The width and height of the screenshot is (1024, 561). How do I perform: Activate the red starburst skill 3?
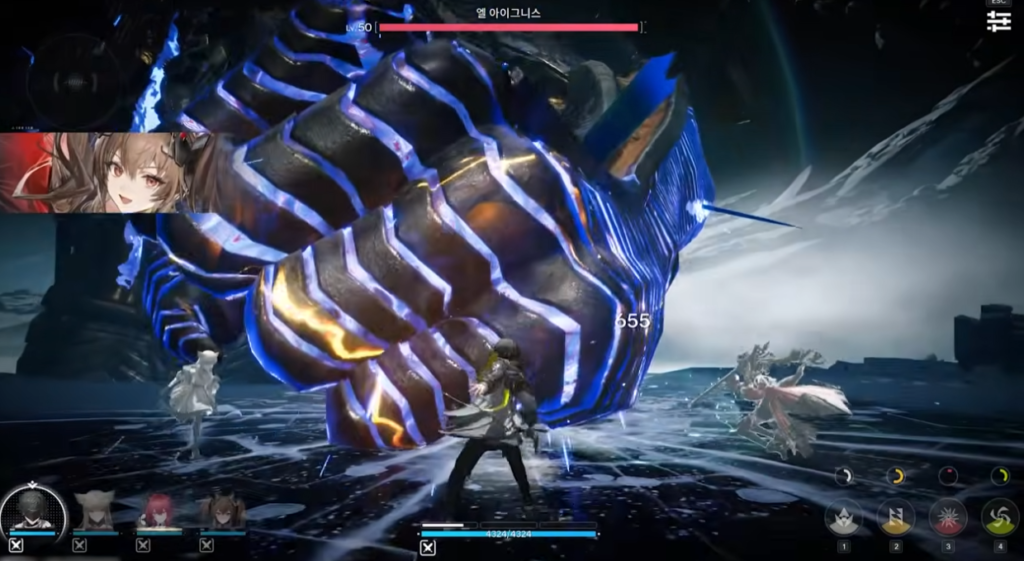click(x=947, y=517)
